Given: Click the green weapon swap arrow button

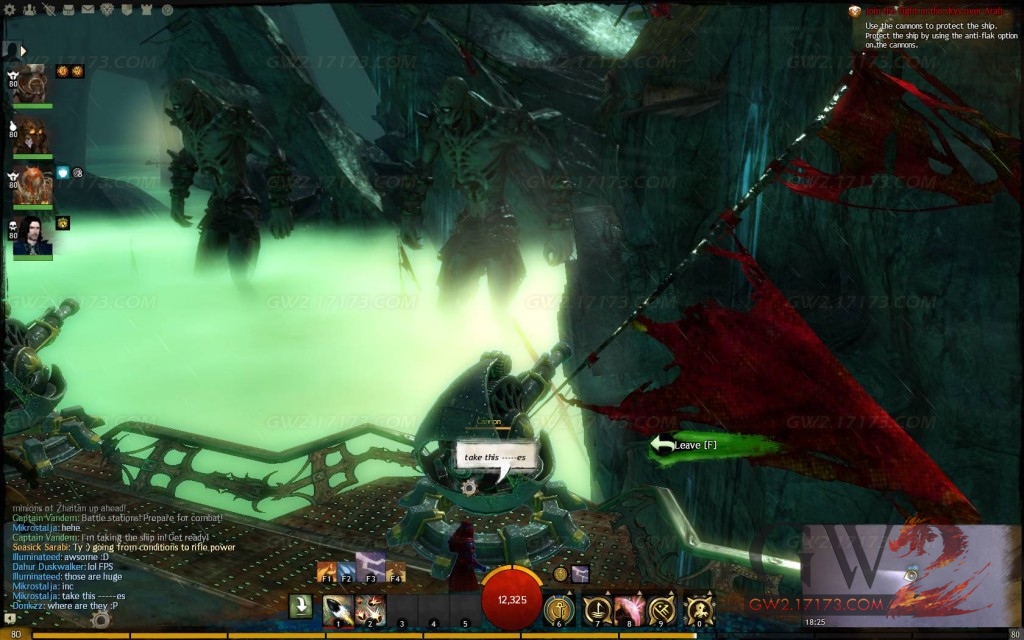Looking at the screenshot, I should [300, 607].
